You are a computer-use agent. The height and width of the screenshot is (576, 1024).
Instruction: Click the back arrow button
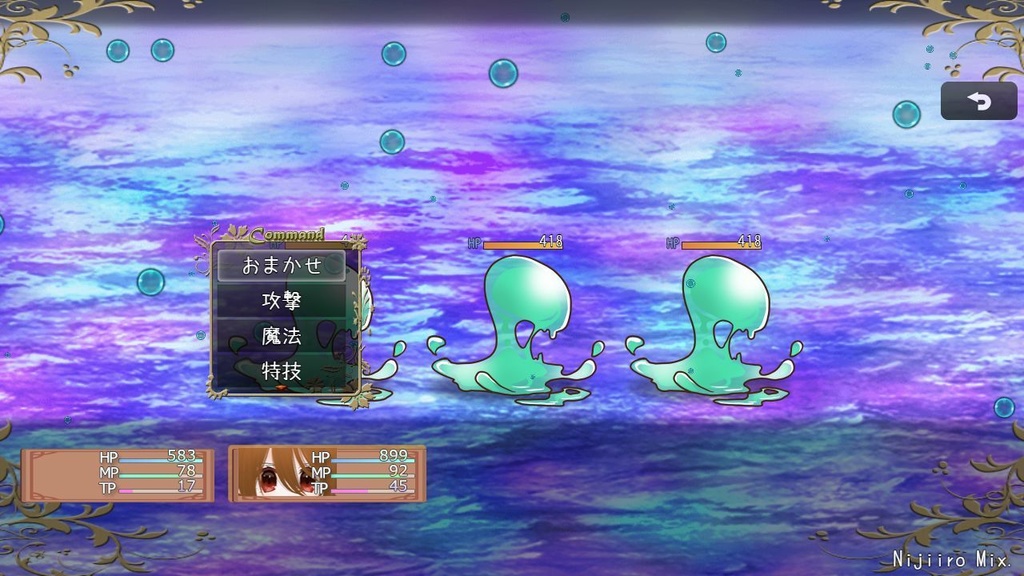coord(978,101)
